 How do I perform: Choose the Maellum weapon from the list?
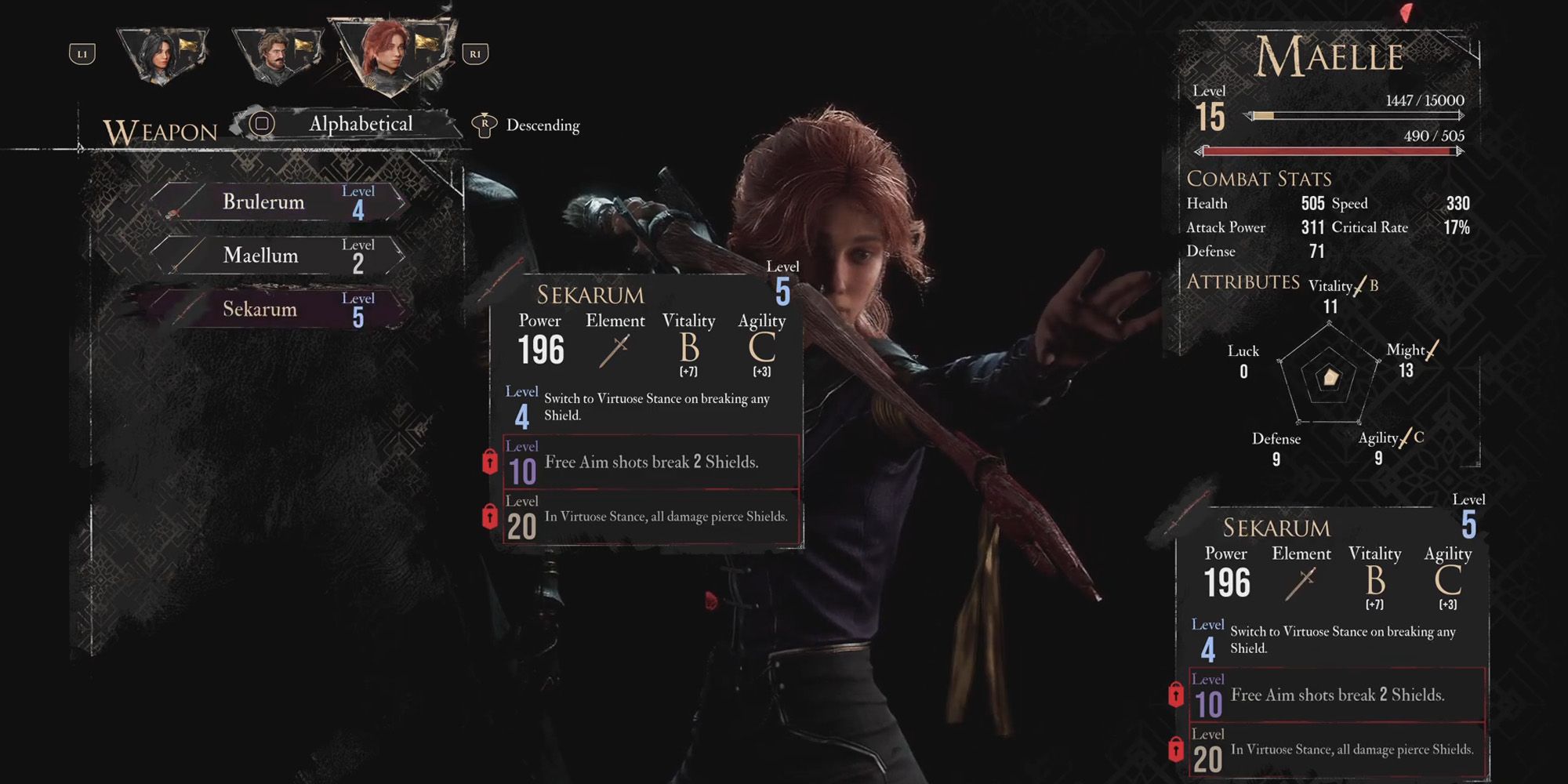click(278, 256)
